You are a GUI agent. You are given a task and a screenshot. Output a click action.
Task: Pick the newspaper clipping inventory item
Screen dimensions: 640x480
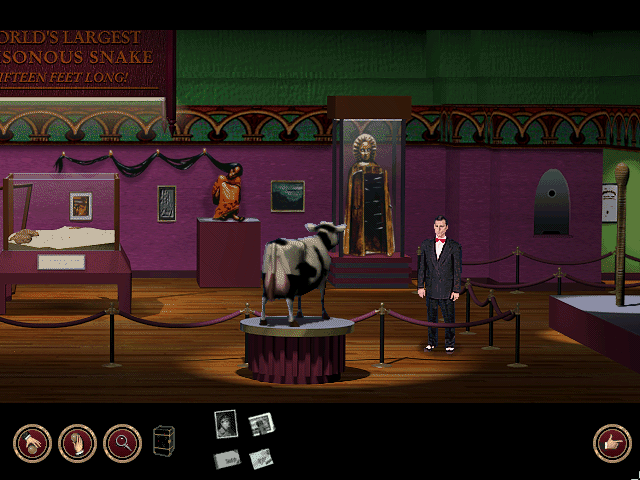coord(261,424)
